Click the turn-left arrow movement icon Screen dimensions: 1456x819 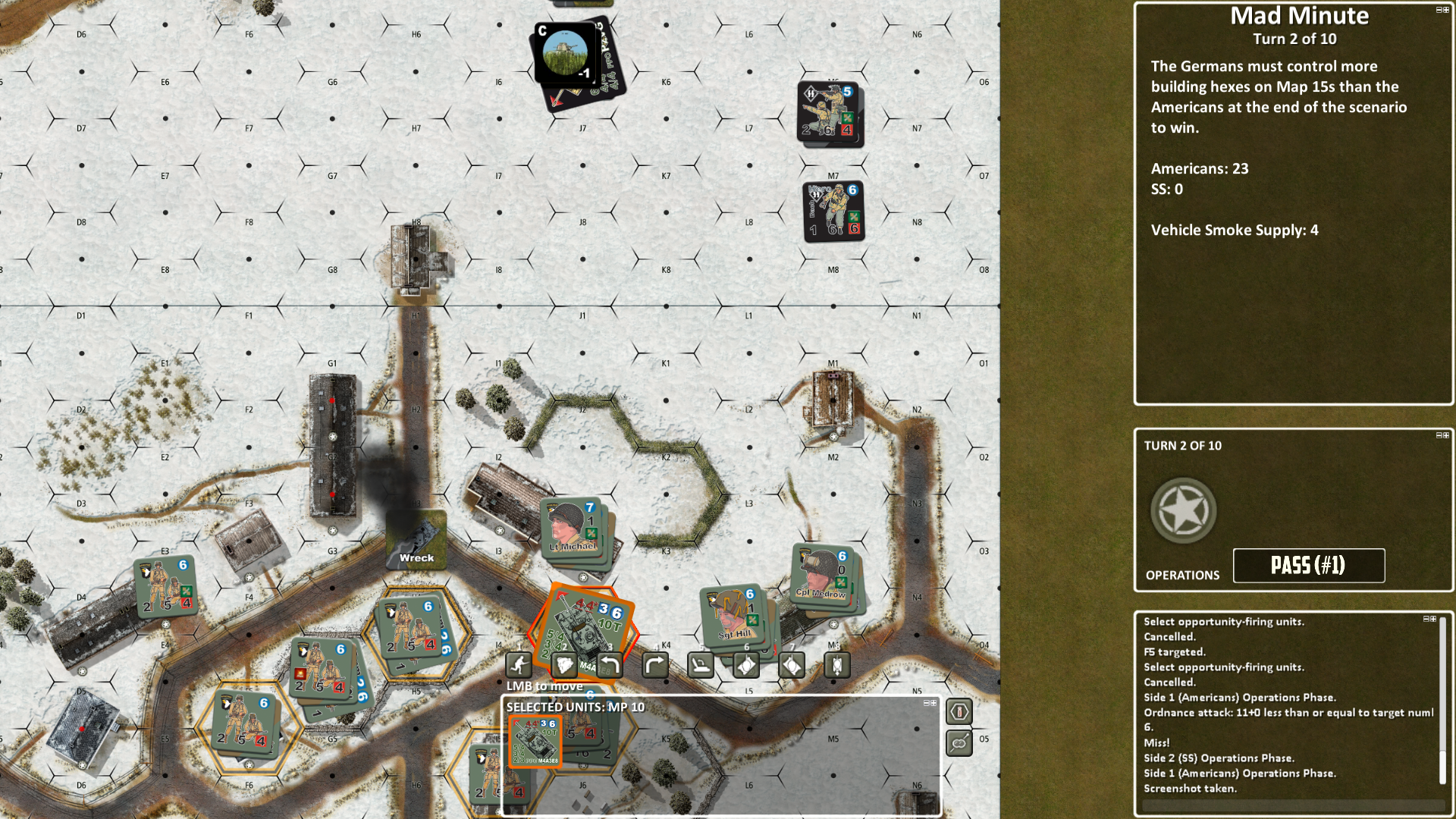(610, 666)
